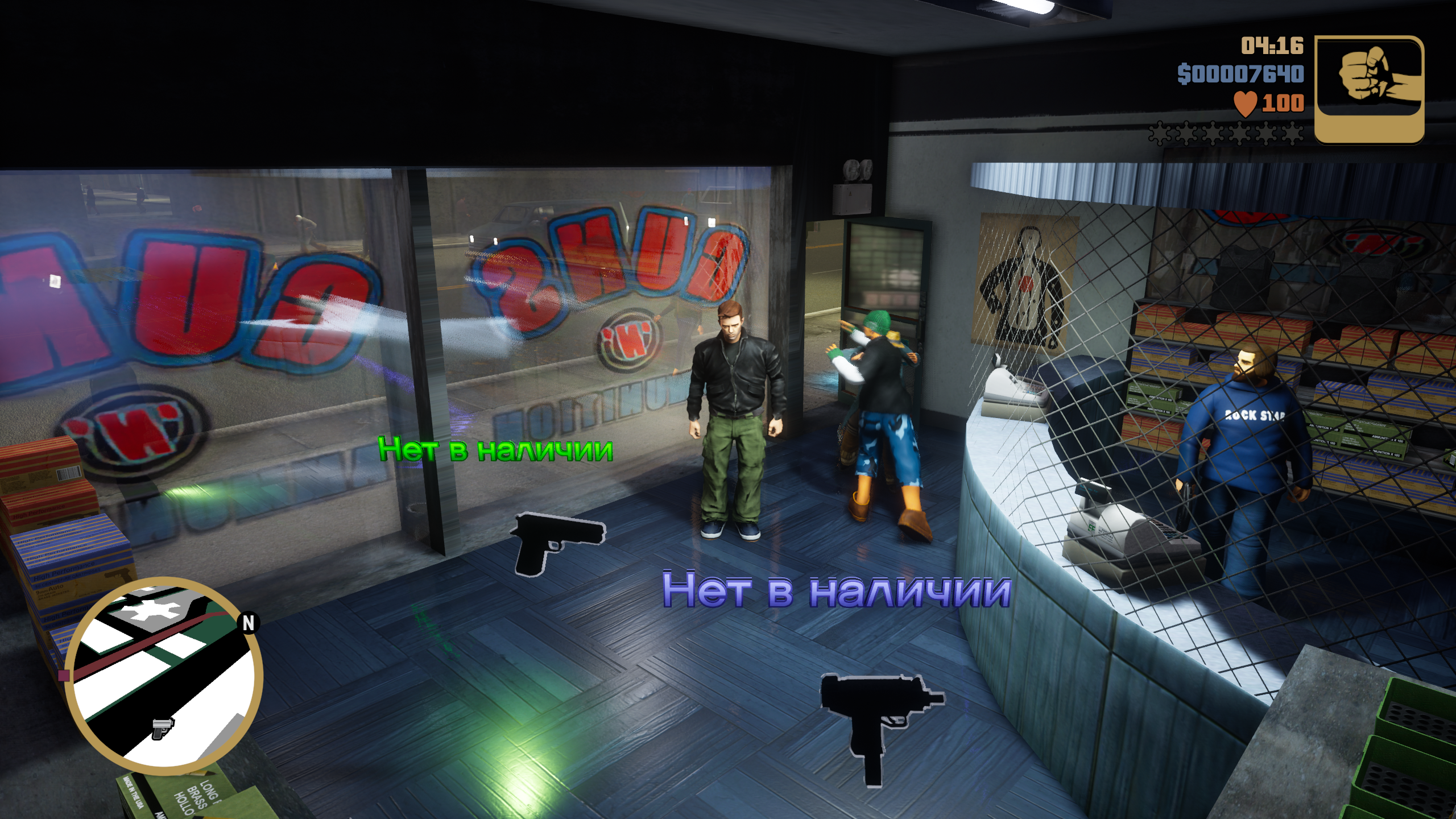Select the pistol shop blip on minimap
This screenshot has width=1456, height=819.
162,727
